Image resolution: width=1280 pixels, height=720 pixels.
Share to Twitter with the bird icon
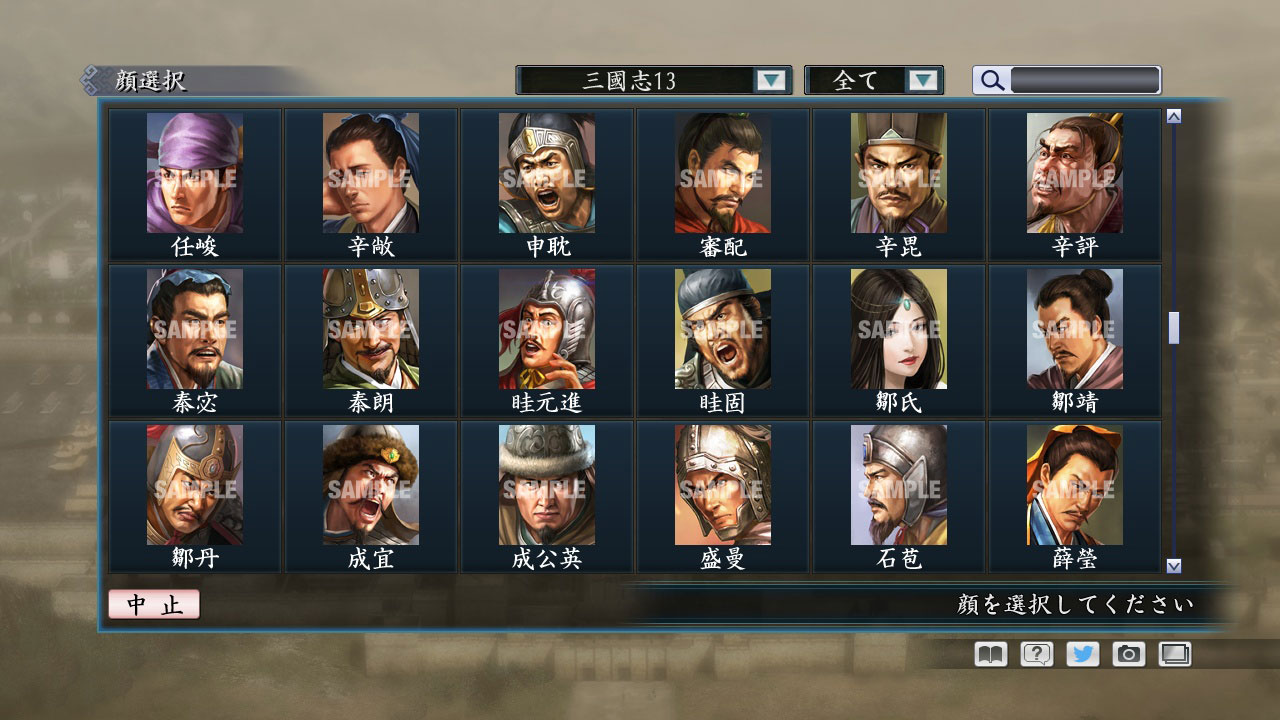coord(1082,654)
